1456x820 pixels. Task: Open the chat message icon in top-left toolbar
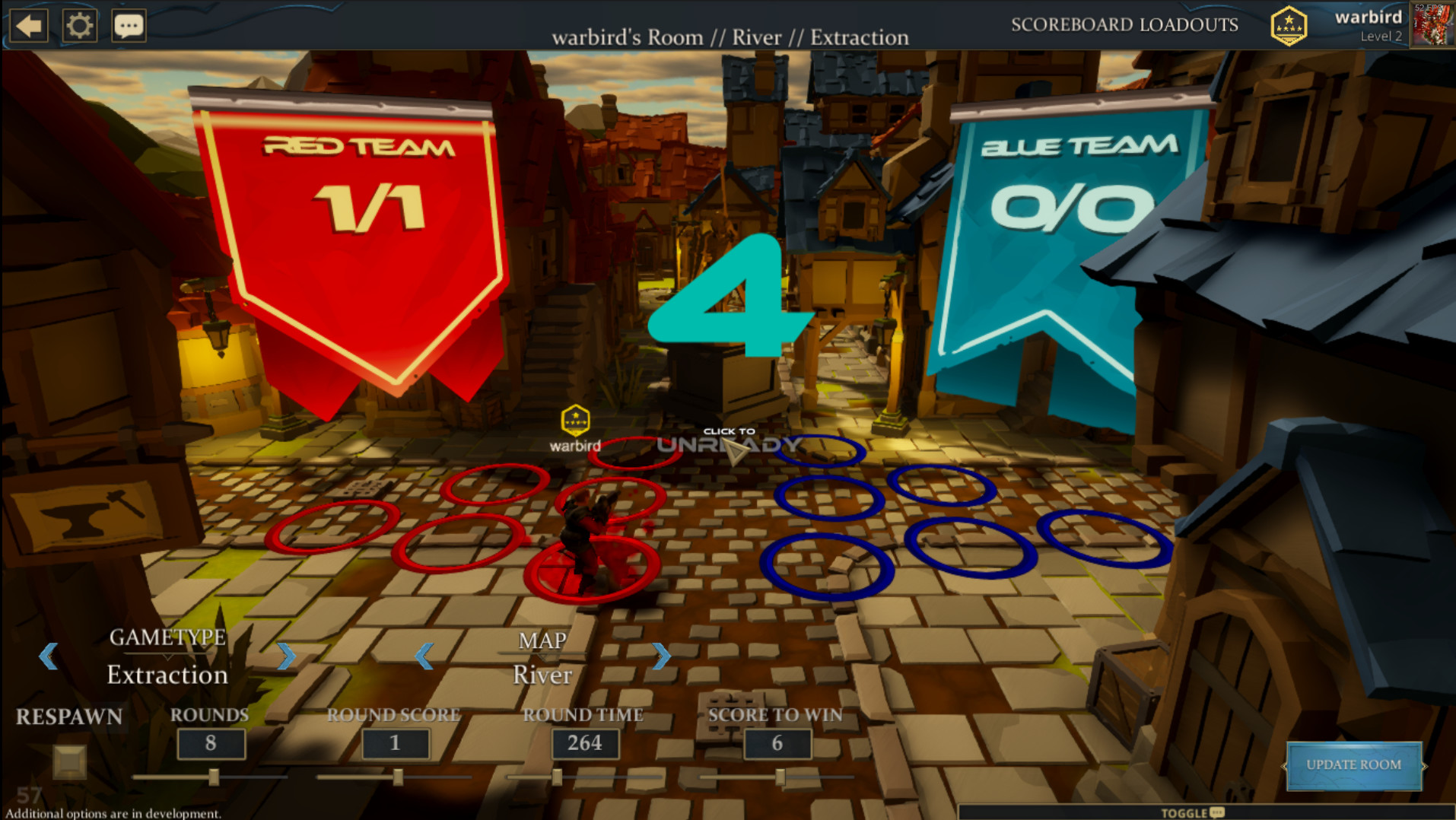[x=129, y=24]
